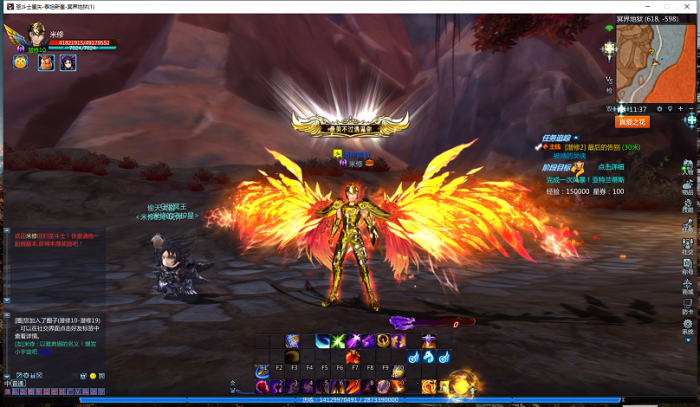Activate the blue crescent slash skill

click(x=323, y=341)
